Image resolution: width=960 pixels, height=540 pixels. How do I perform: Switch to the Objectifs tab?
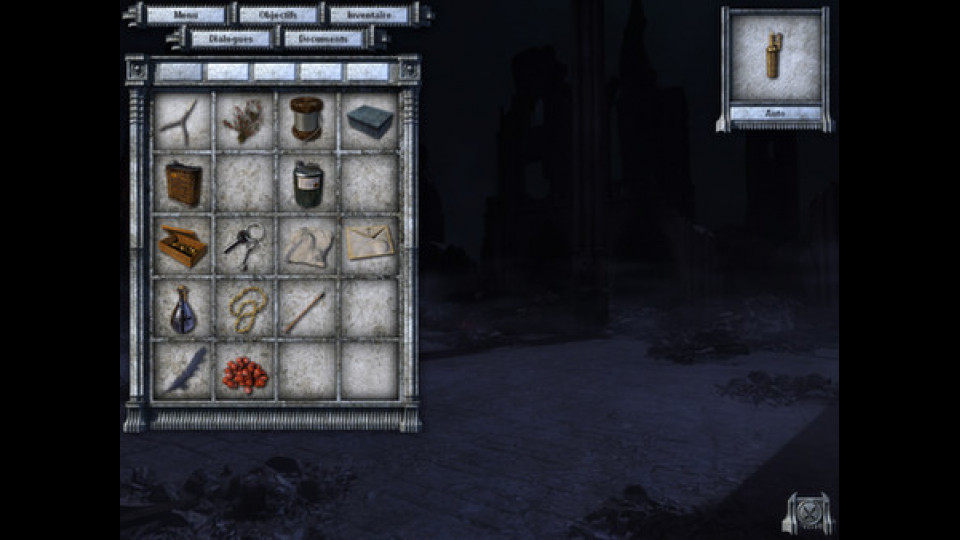278,15
